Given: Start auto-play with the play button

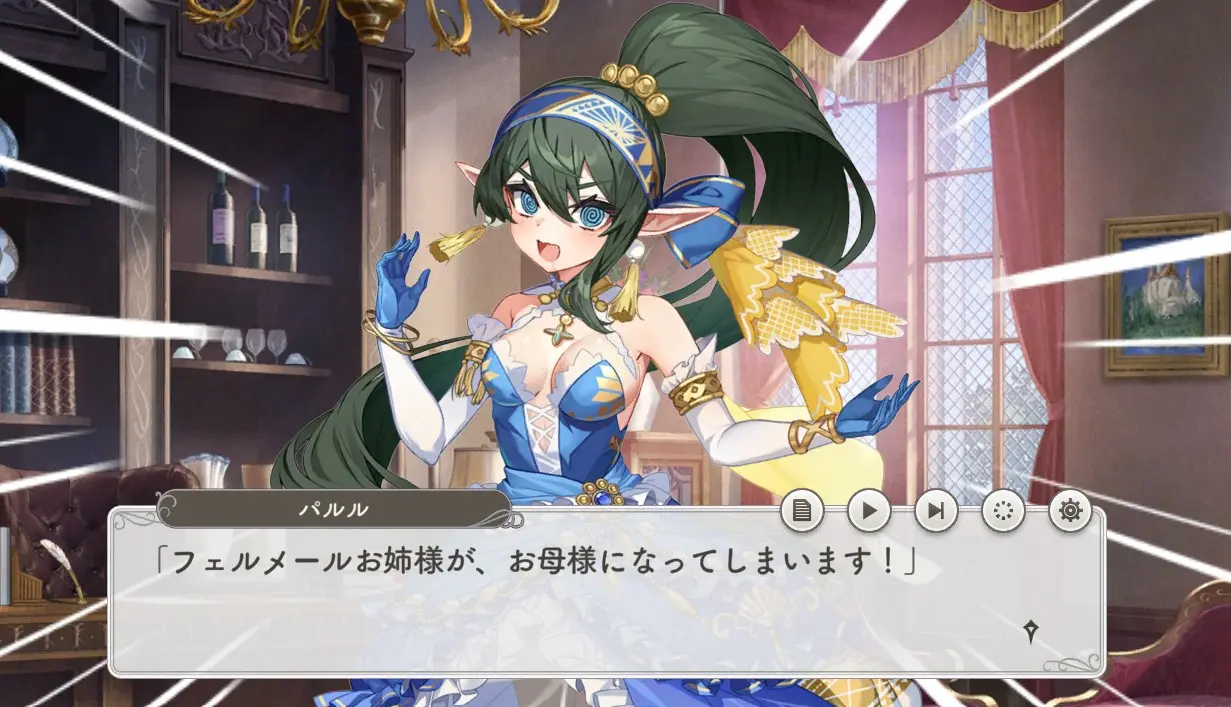Looking at the screenshot, I should coord(869,512).
